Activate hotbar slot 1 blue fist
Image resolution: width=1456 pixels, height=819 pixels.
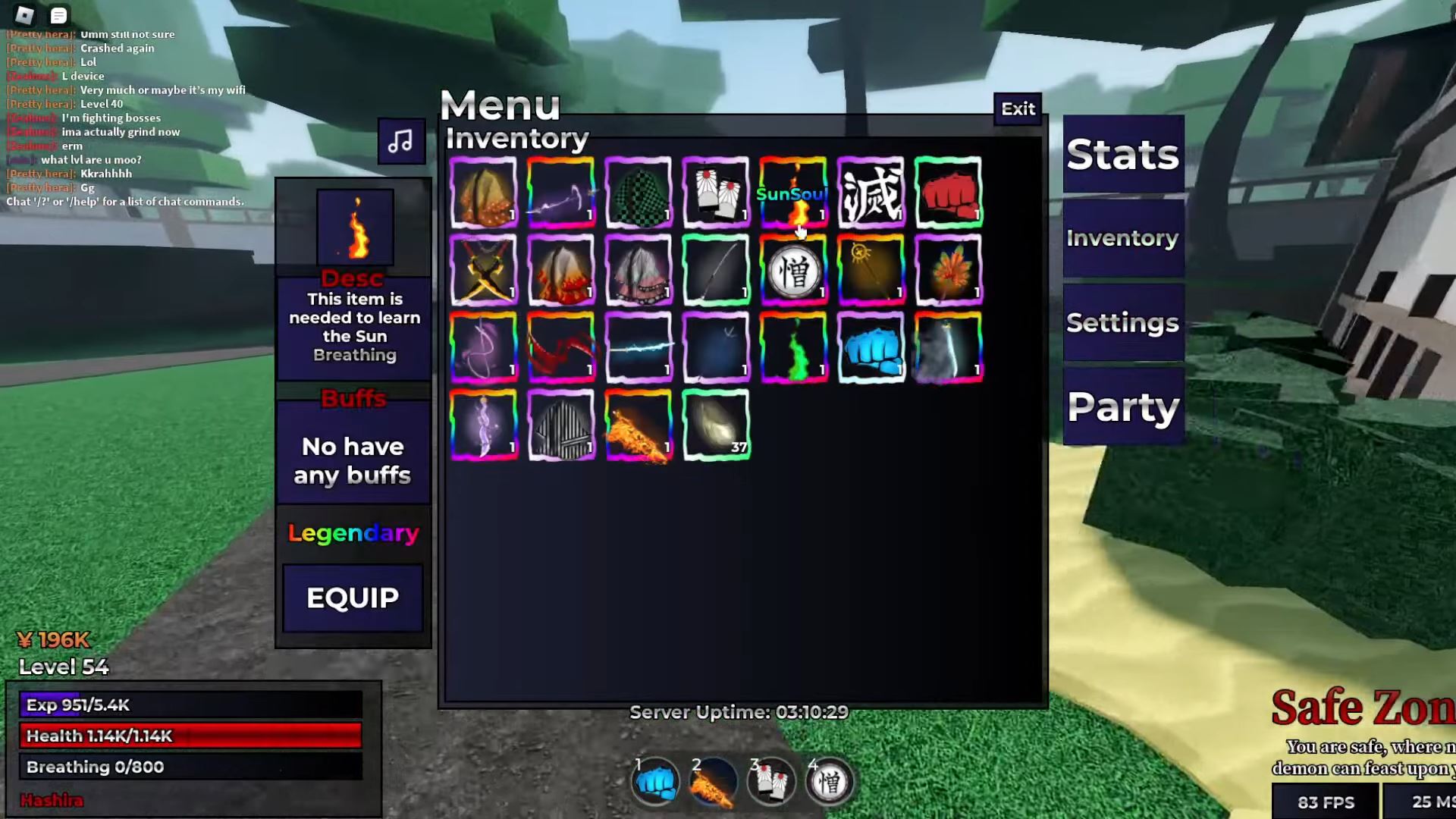click(x=655, y=782)
